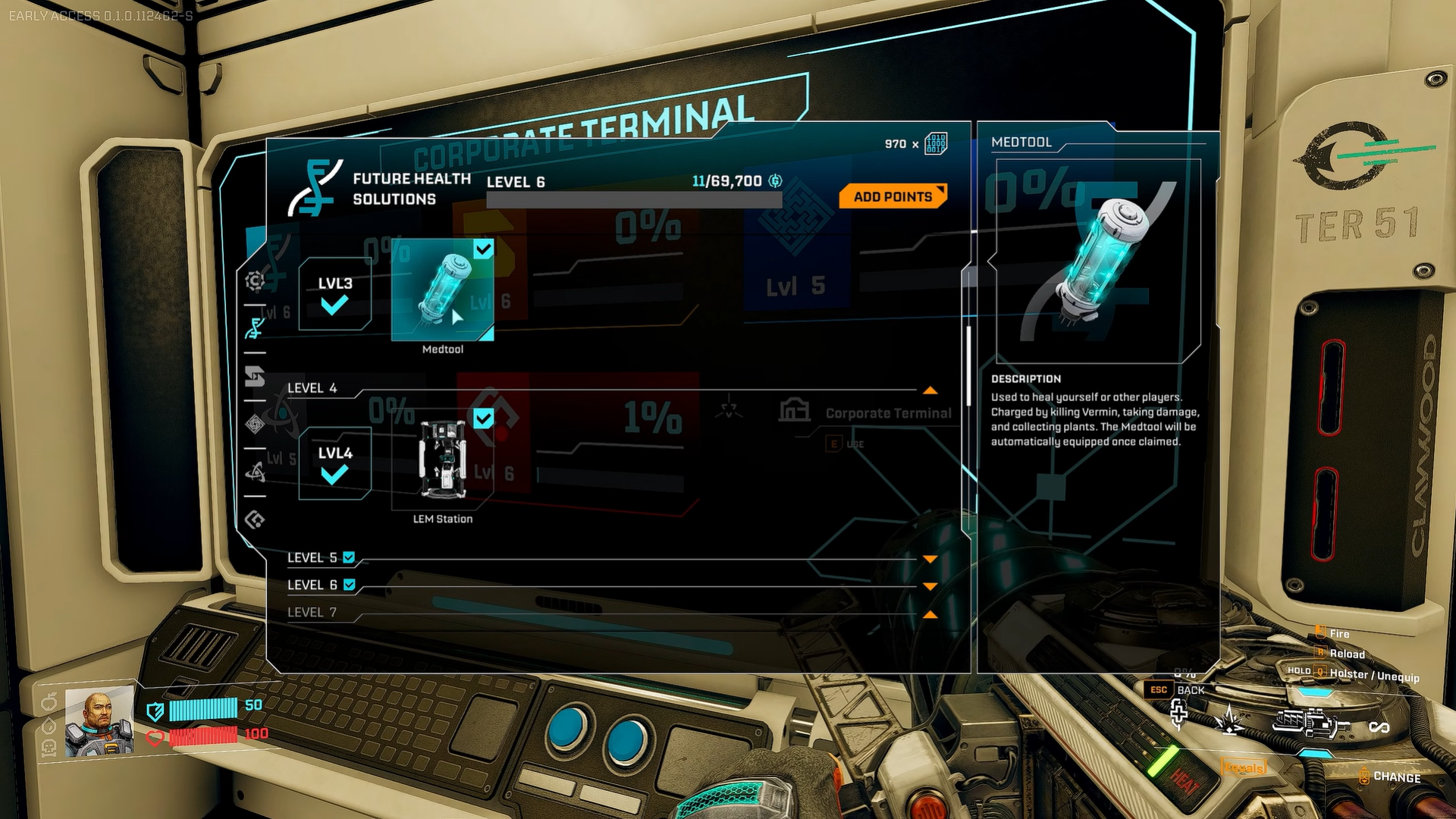Click the ADD POINTS button
1456x819 pixels.
click(x=893, y=196)
